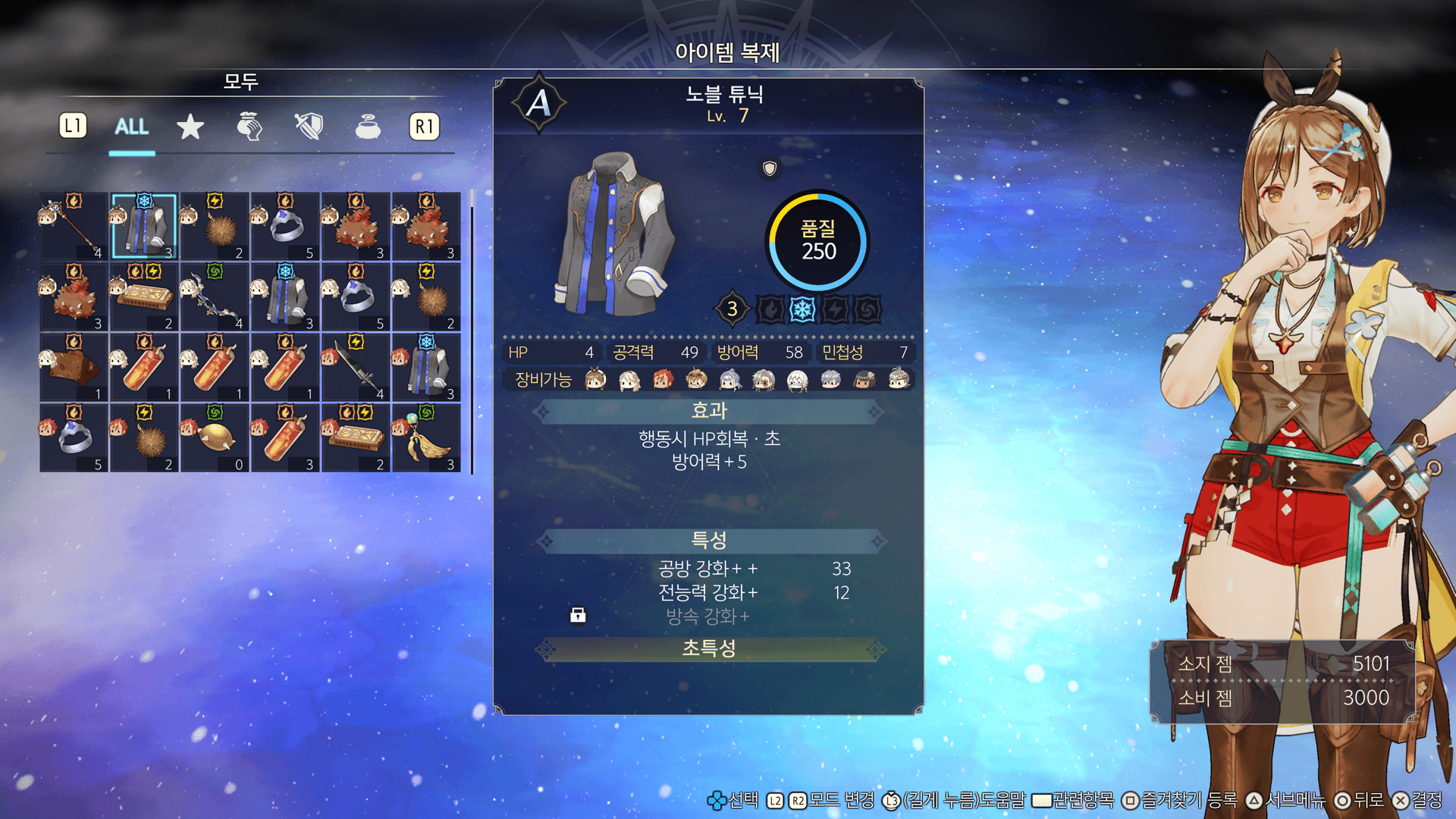The width and height of the screenshot is (1456, 819).
Task: Select the dark sword item slot
Action: (x=356, y=367)
